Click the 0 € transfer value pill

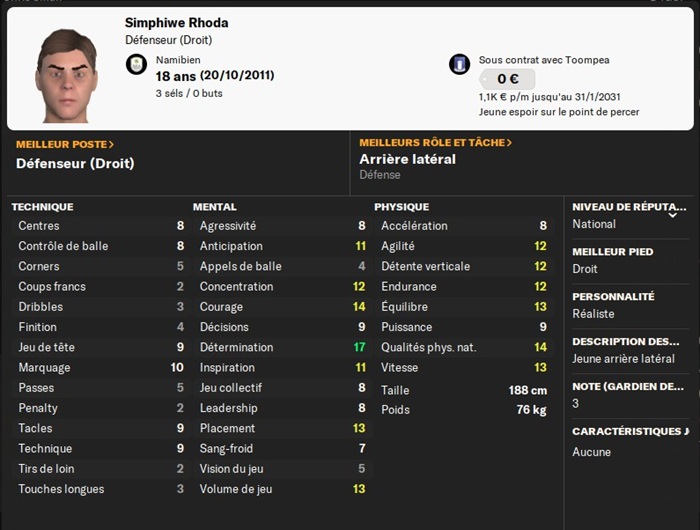506,79
